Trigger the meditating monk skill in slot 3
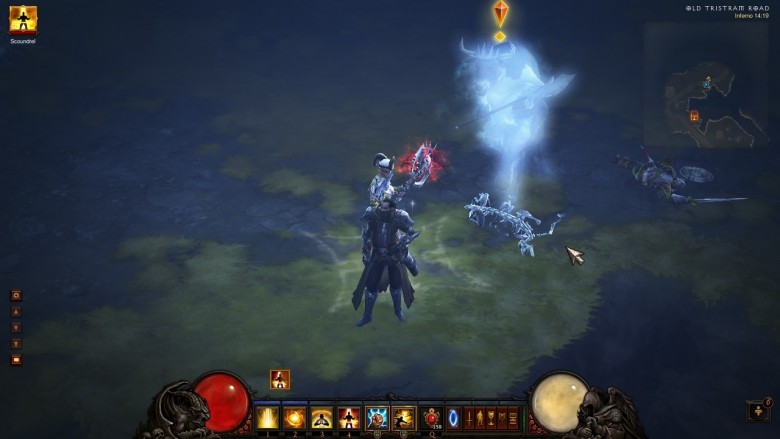Image resolution: width=780 pixels, height=439 pixels. click(322, 417)
